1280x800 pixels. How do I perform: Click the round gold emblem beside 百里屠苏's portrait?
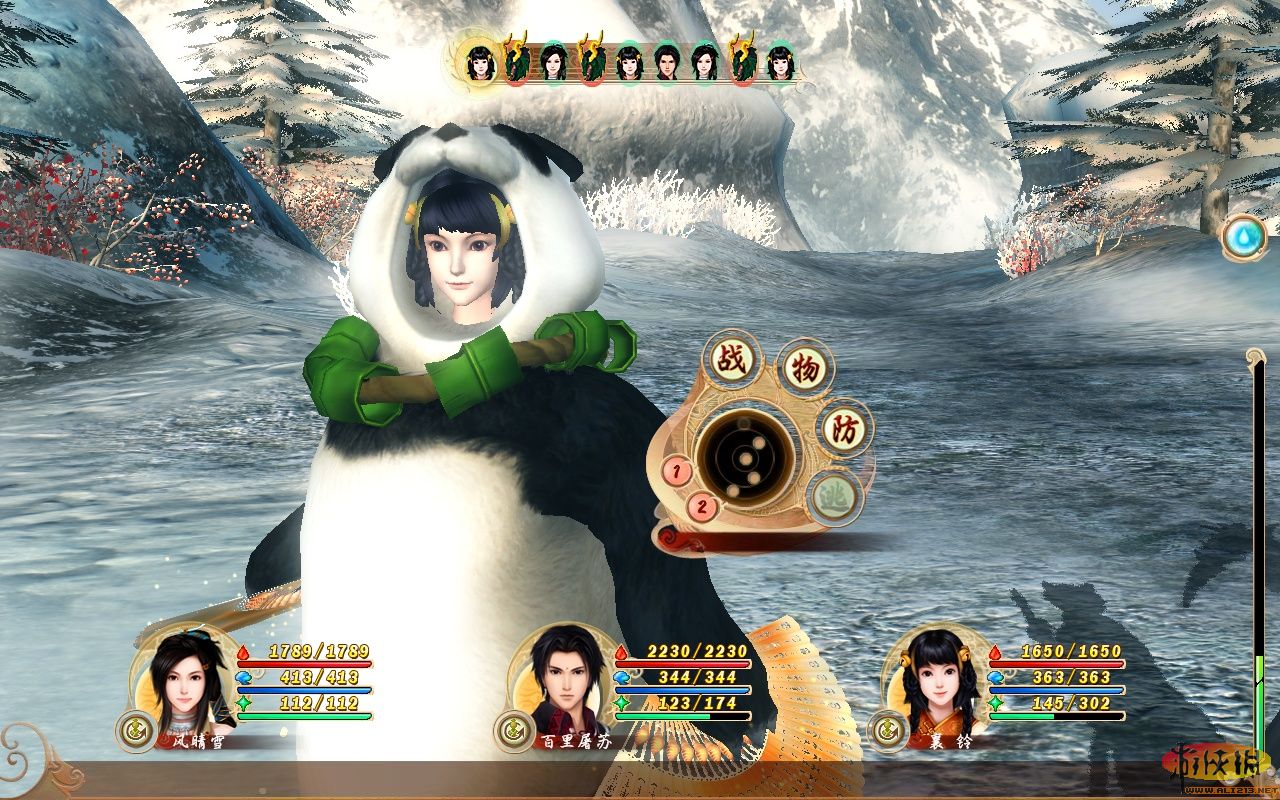(511, 731)
